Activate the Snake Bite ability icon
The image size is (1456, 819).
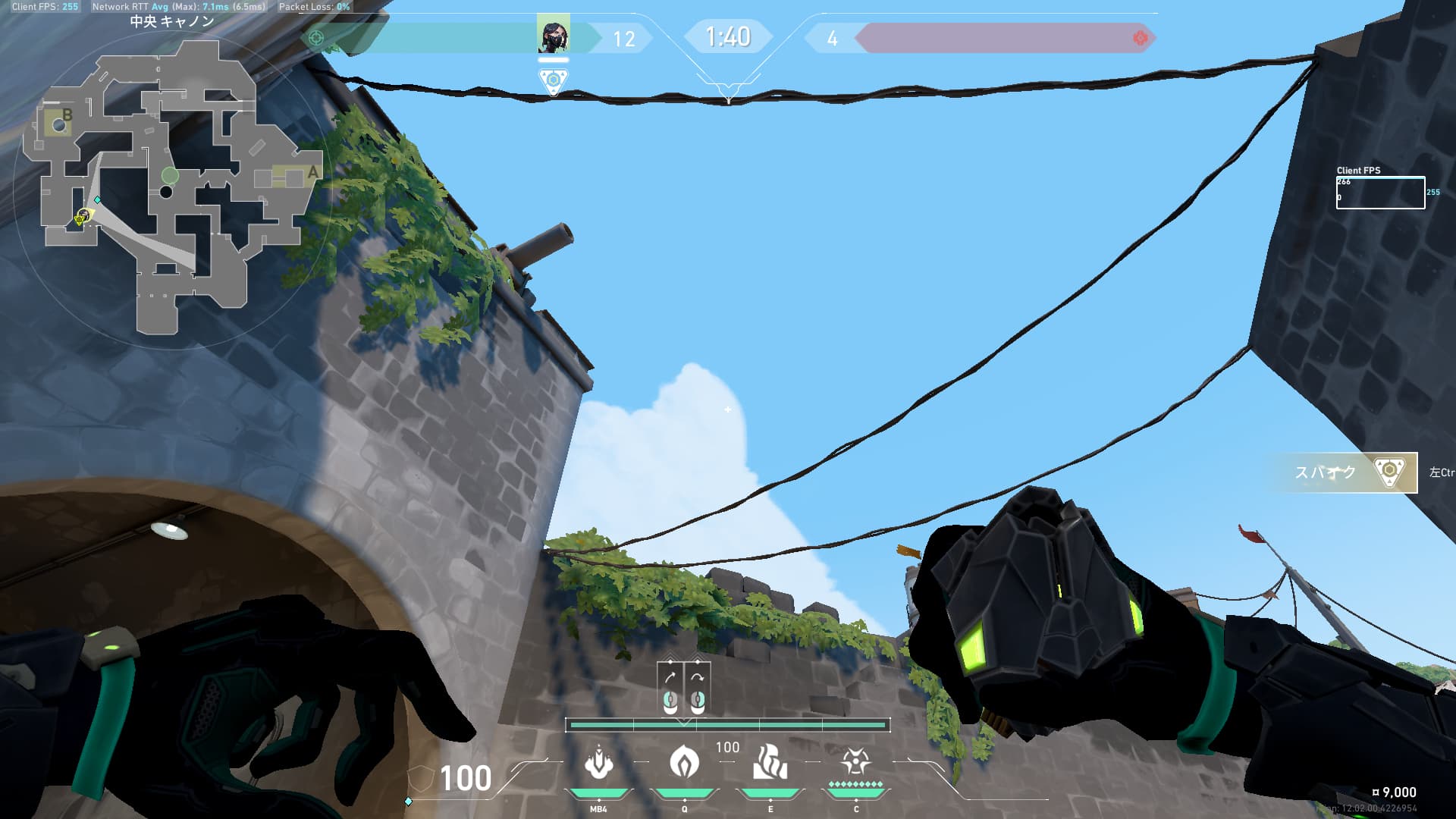[x=599, y=763]
